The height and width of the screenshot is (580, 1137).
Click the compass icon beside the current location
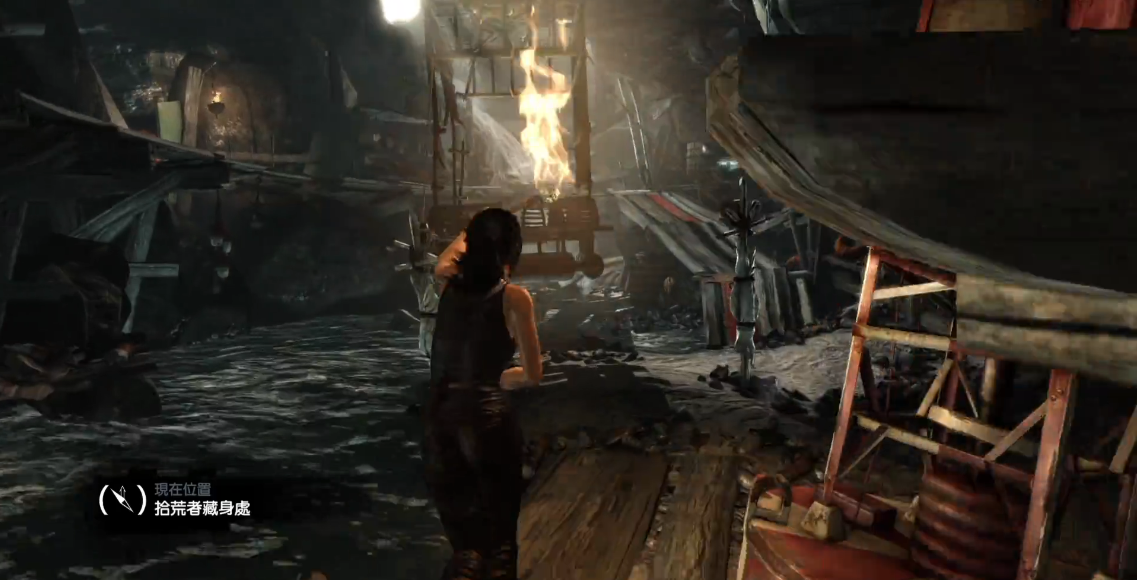[x=123, y=499]
